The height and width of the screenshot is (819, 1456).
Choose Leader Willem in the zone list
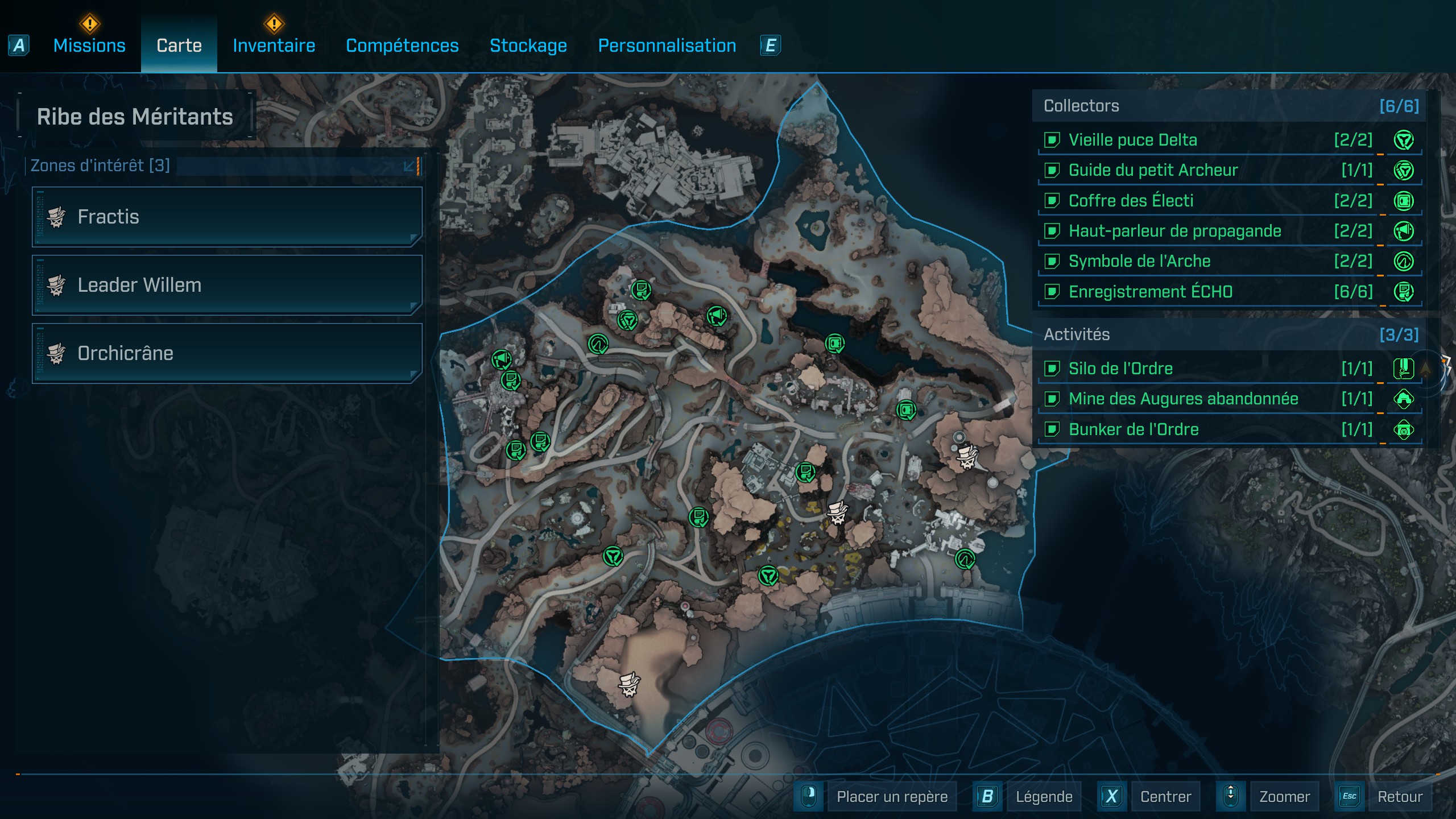pyautogui.click(x=227, y=285)
